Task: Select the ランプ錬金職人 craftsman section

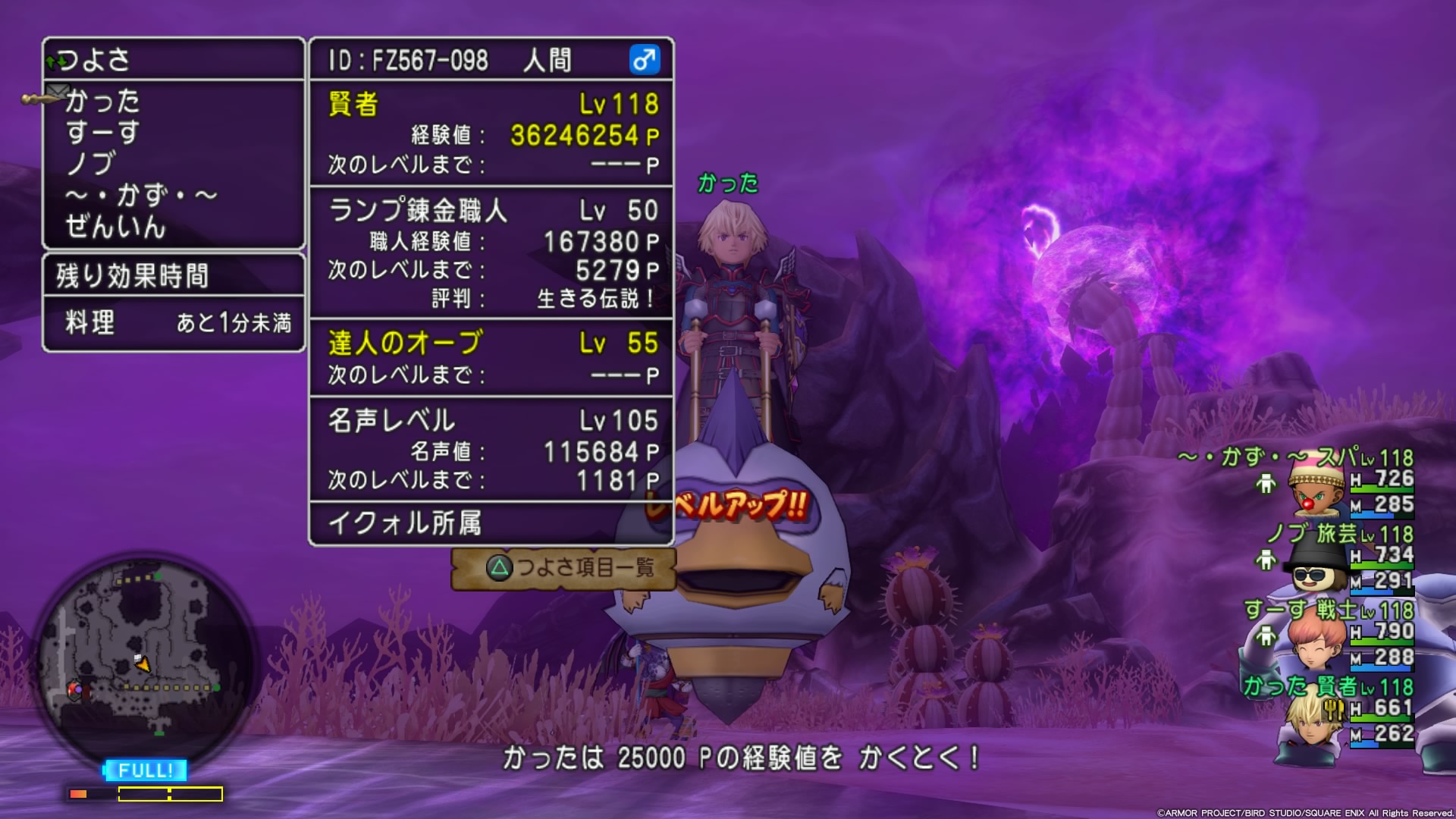Action: coord(491,253)
